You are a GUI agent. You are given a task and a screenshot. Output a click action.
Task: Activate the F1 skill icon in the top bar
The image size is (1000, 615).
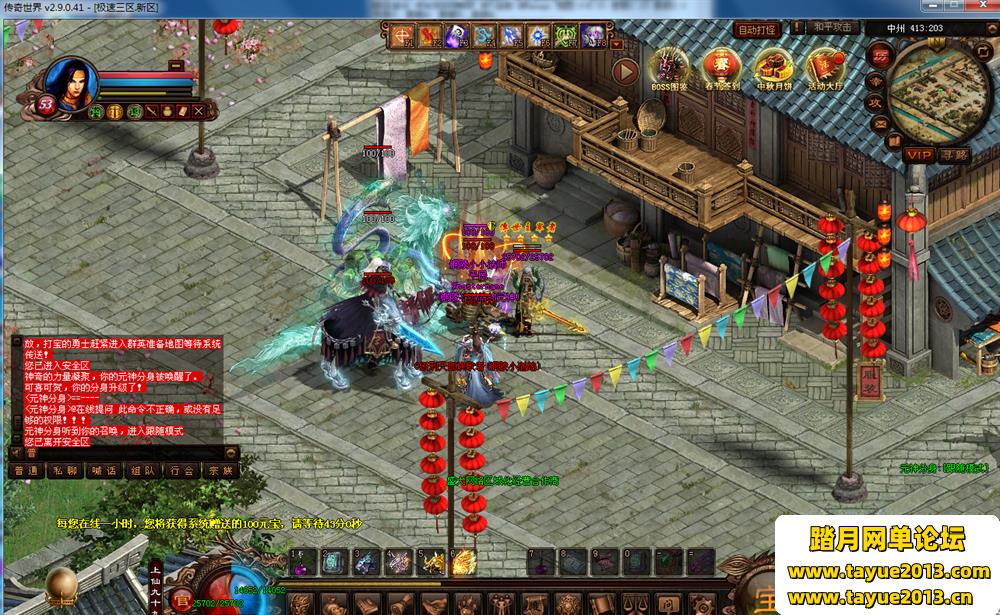pyautogui.click(x=403, y=37)
